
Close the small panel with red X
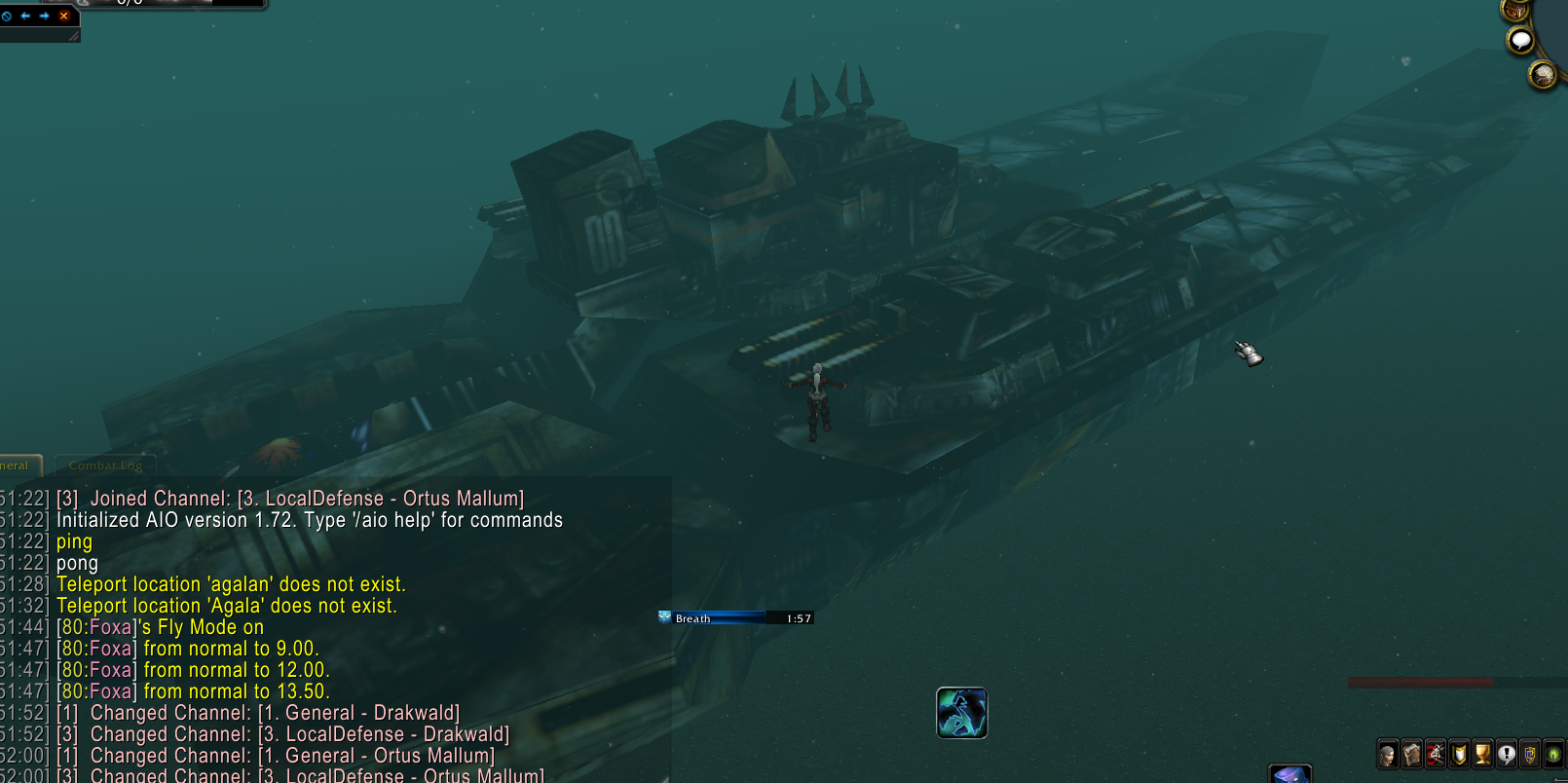click(x=64, y=16)
